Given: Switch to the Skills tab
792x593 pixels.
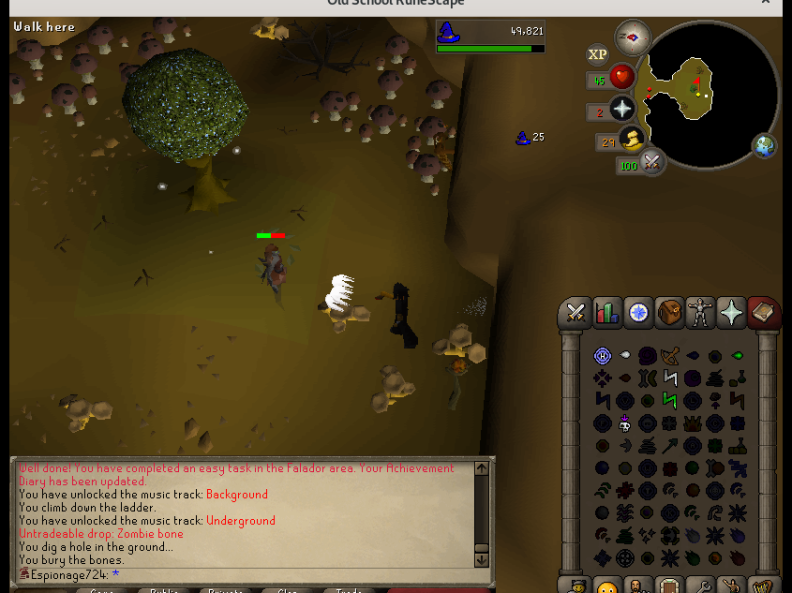Looking at the screenshot, I should (607, 313).
